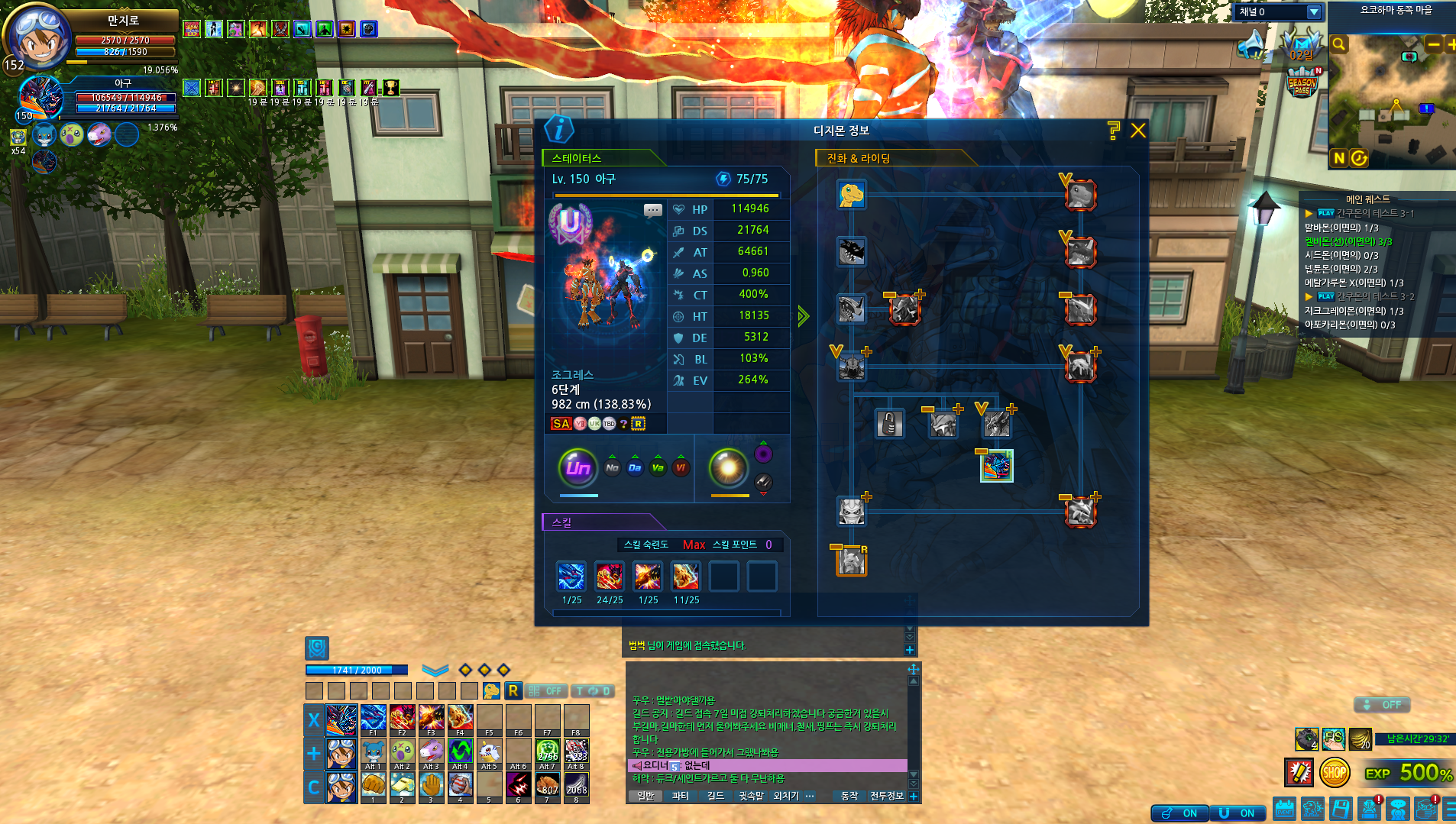Select the padlock locked evolution slot
The width and height of the screenshot is (1456, 824).
889,424
